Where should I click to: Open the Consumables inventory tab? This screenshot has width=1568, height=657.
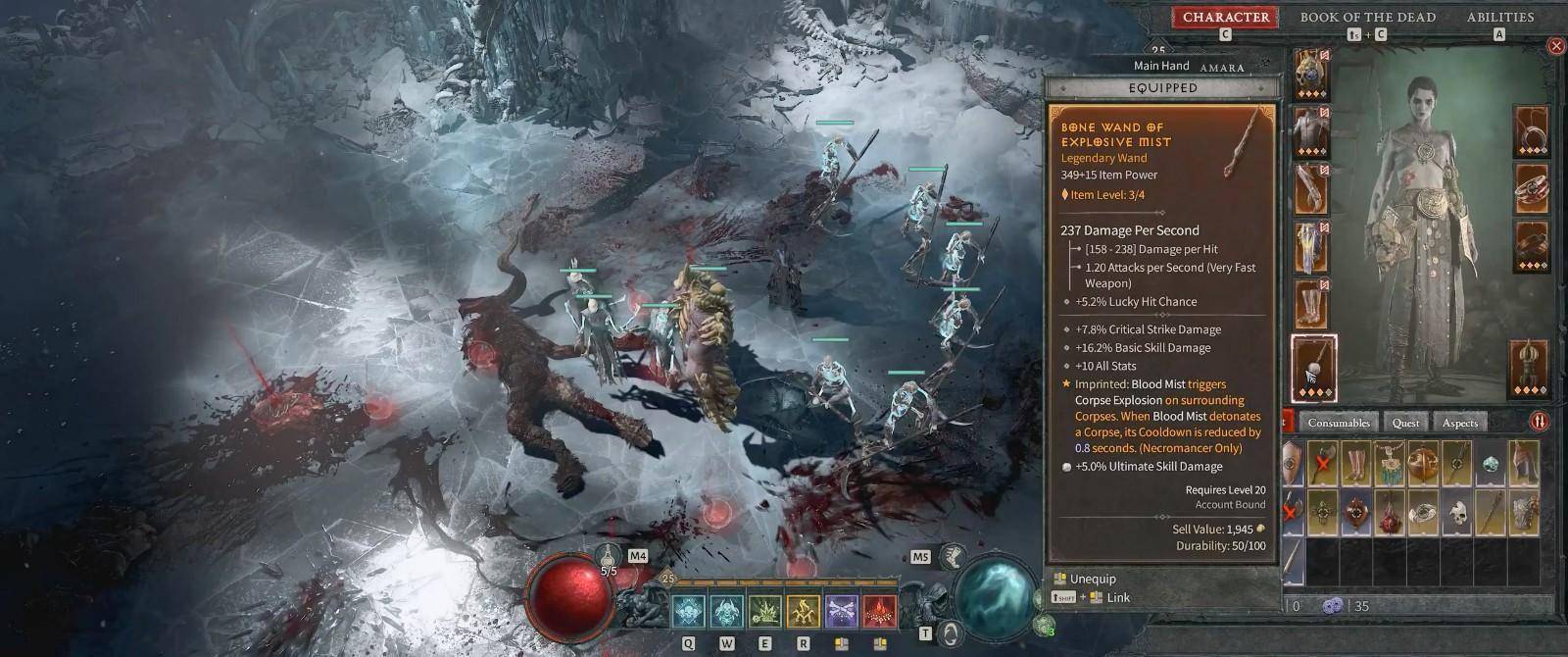(1339, 423)
